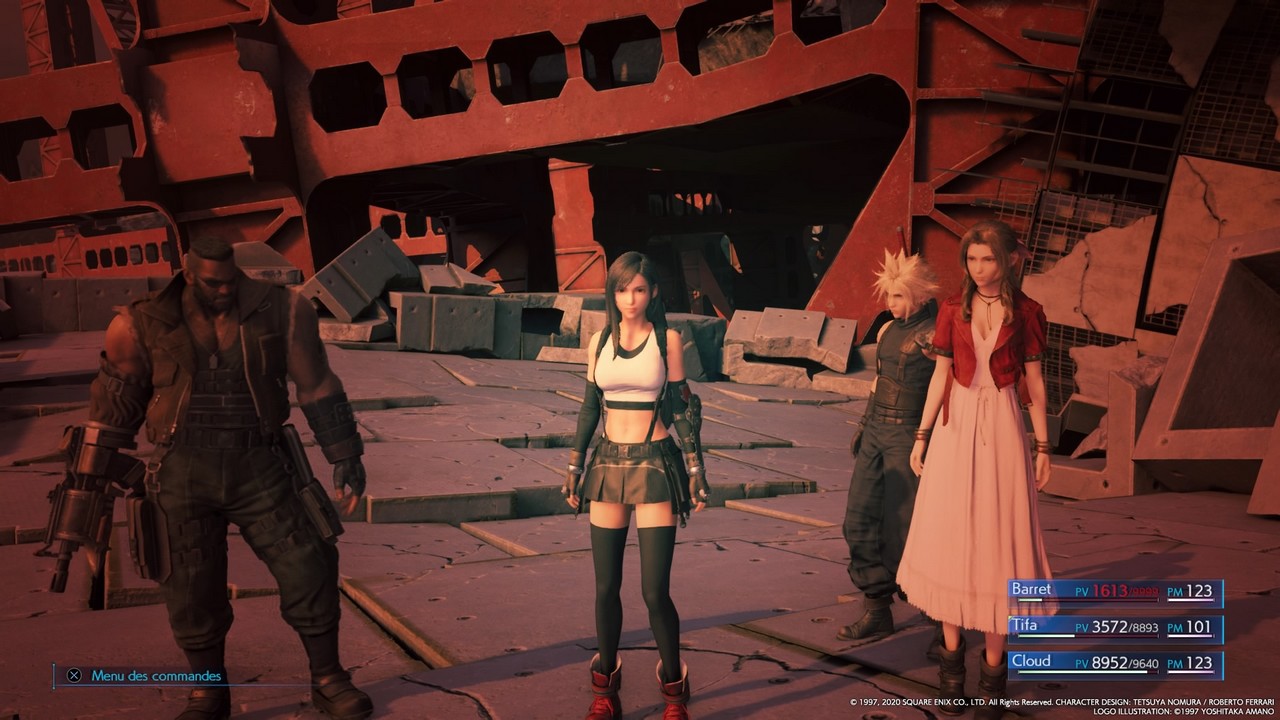The width and height of the screenshot is (1280, 720).
Task: Open the Menu des commandes
Action: [145, 676]
